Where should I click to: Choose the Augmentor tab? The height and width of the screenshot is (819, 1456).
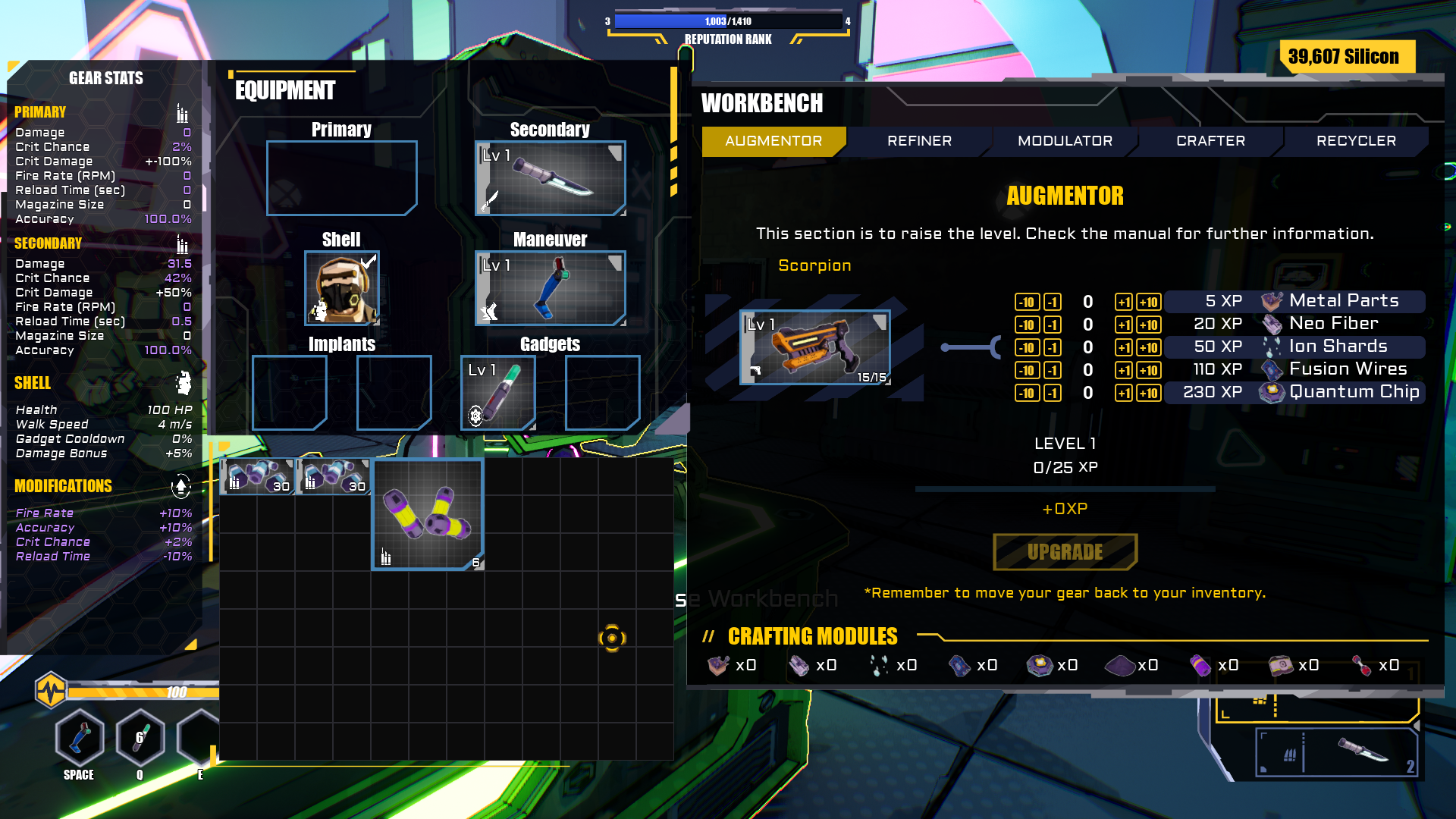pos(773,141)
